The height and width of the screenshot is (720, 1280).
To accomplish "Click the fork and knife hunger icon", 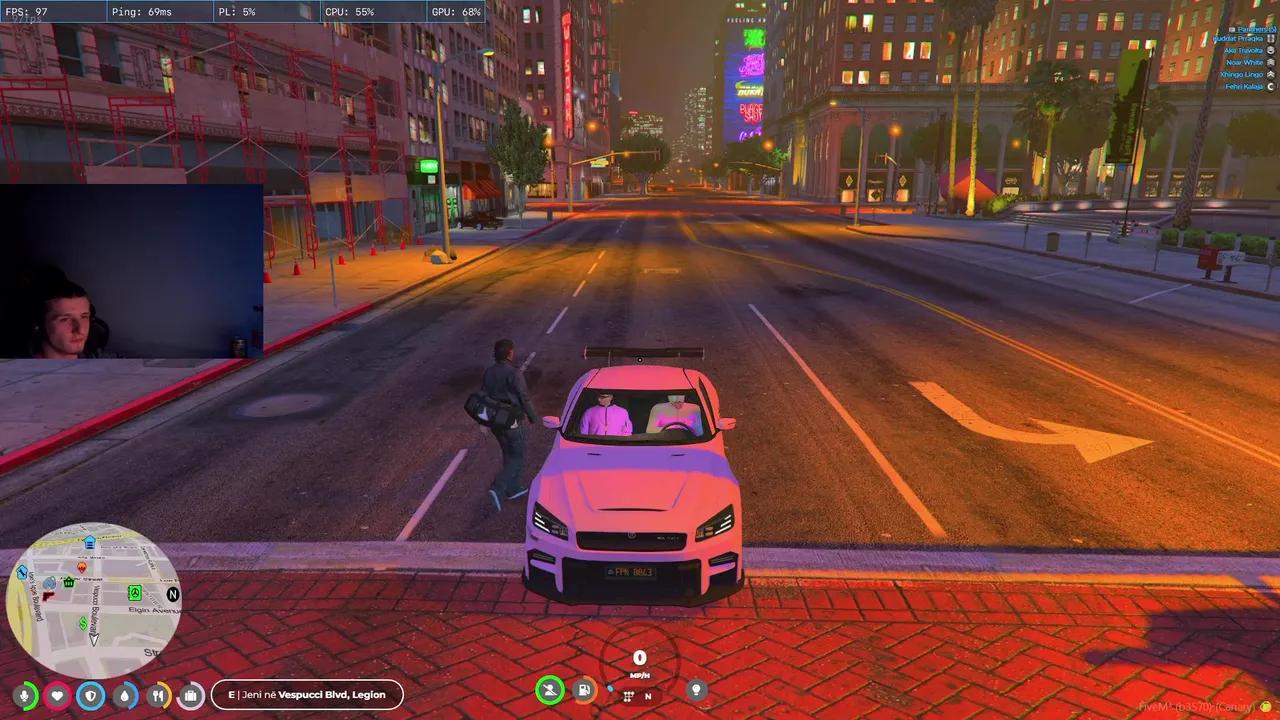I will (x=158, y=695).
